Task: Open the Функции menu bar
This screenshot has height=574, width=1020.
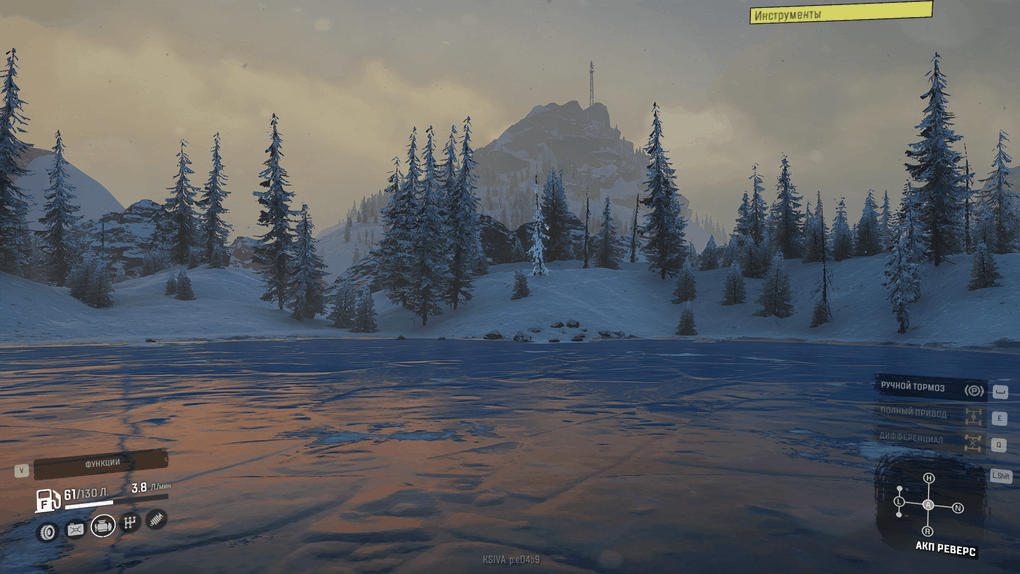Action: tap(100, 463)
